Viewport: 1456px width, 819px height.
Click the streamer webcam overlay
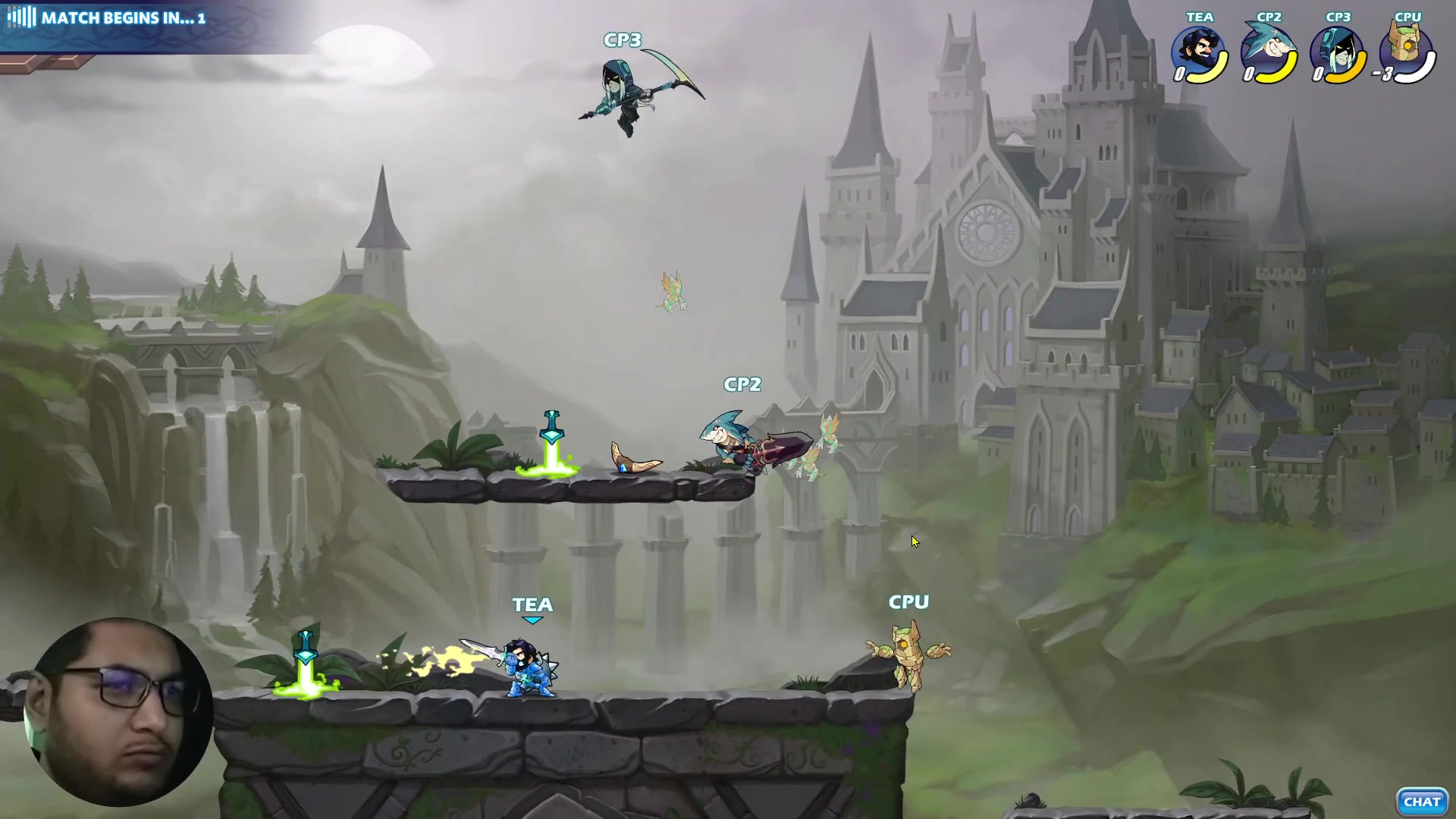pos(118,711)
